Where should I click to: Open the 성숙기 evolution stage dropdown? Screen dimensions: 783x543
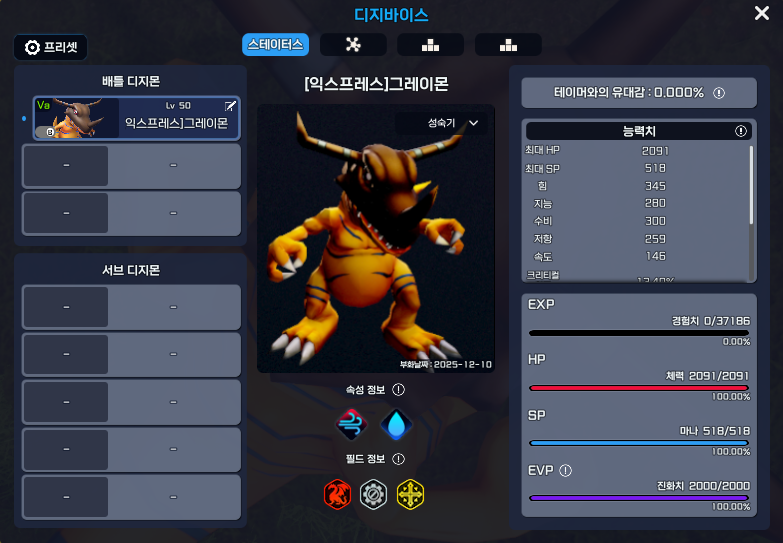click(x=453, y=123)
